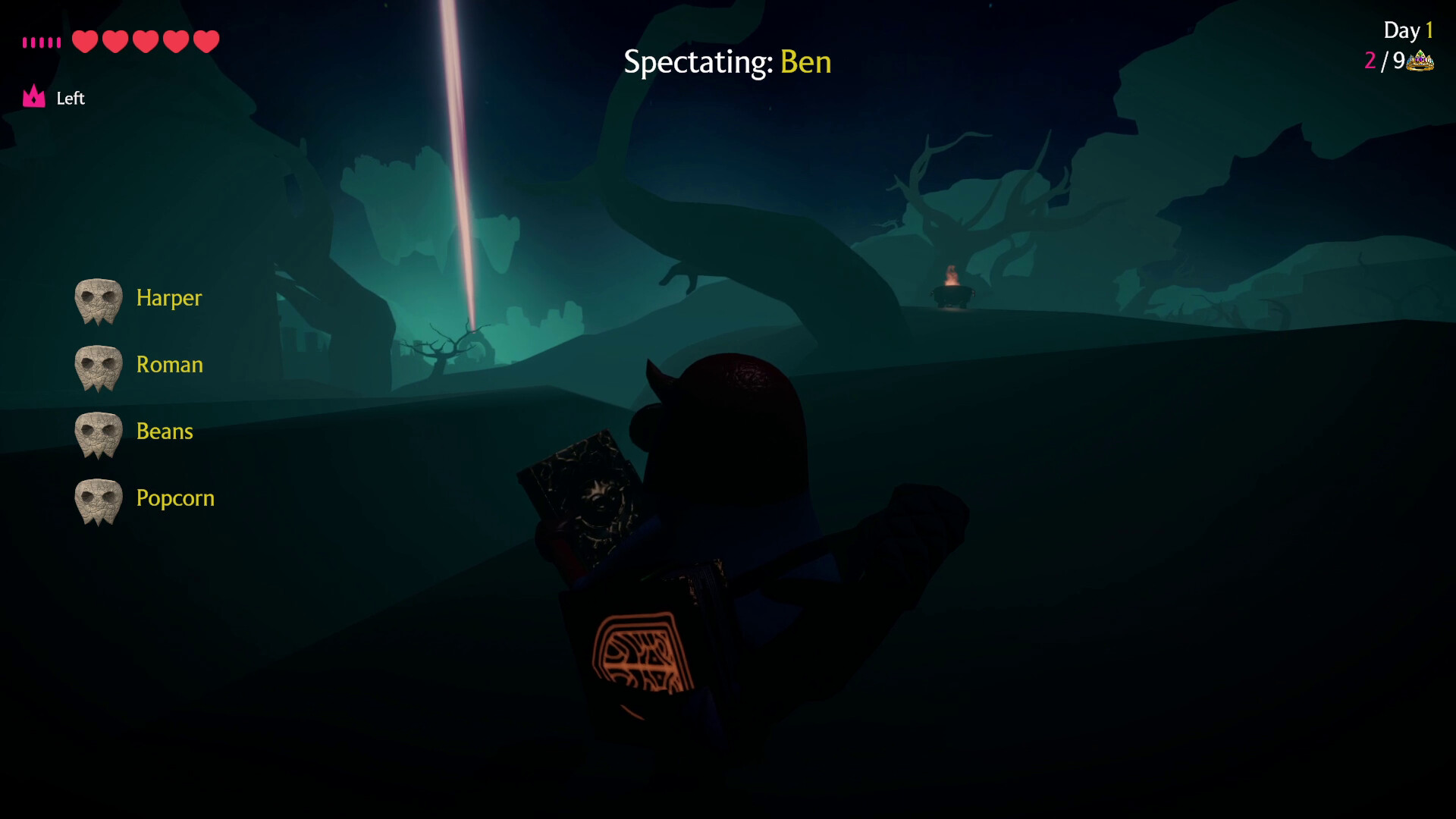Click the pink stamina tally marks

tap(42, 42)
